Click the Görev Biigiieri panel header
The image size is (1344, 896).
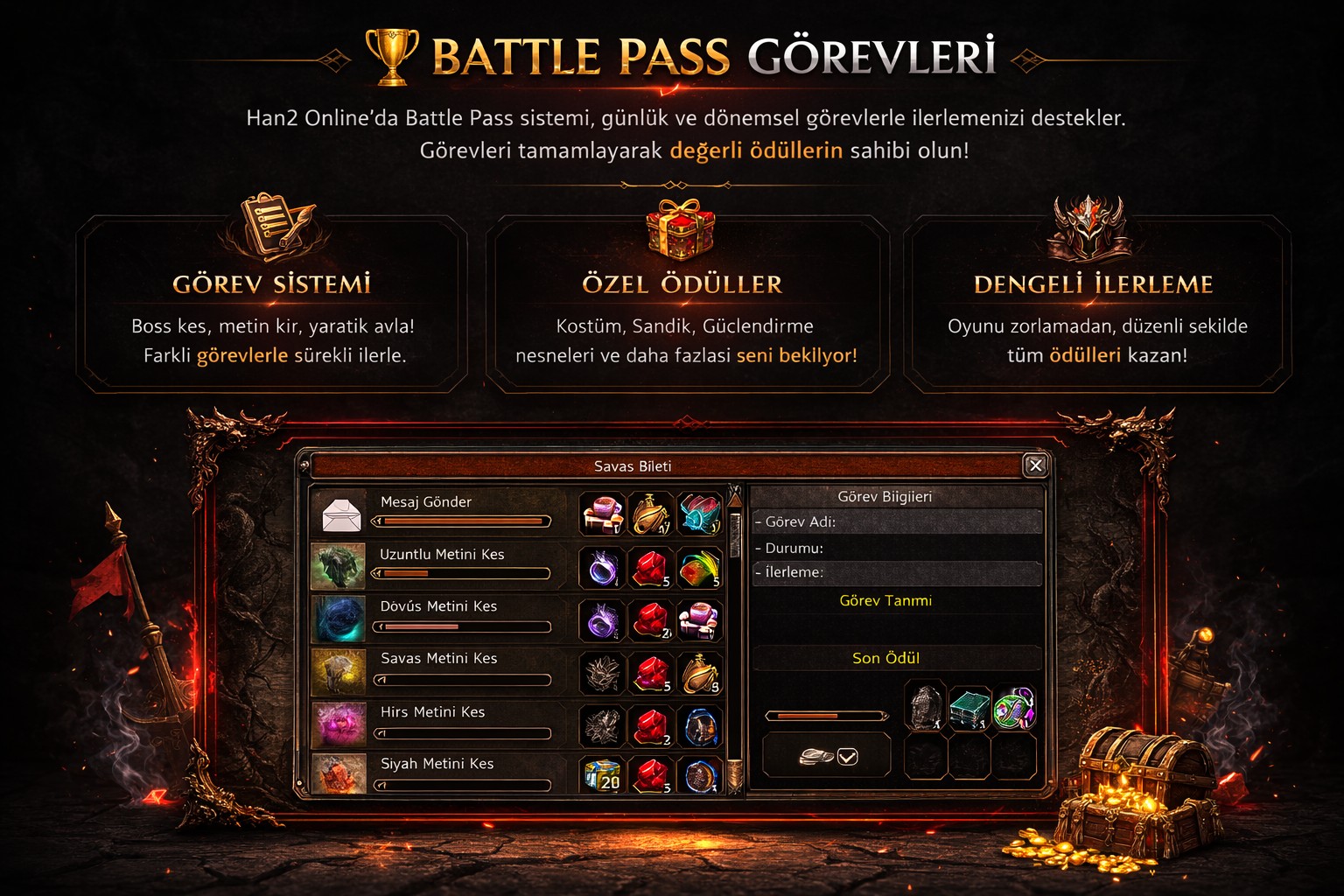tap(885, 495)
